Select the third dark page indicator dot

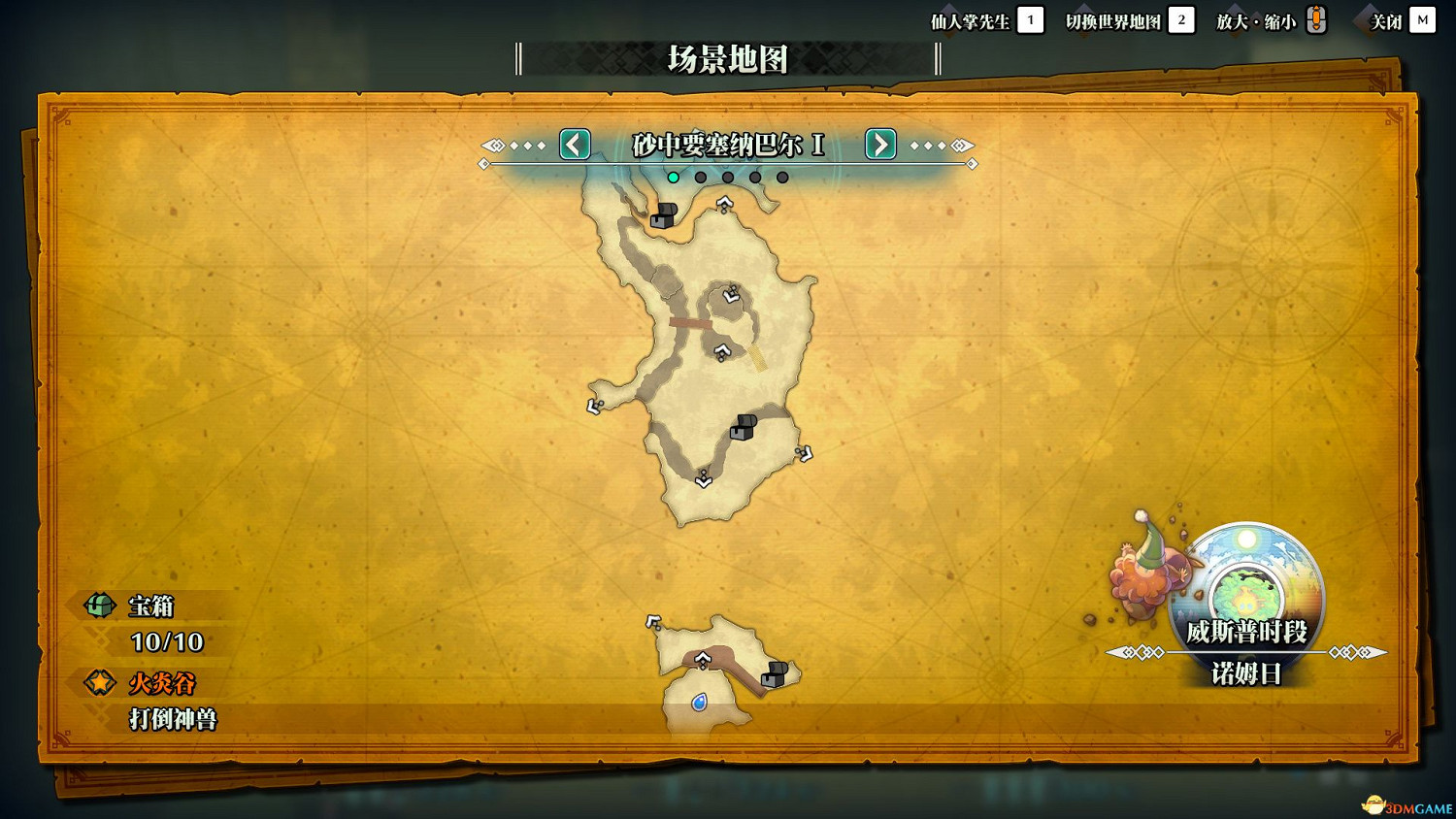(x=727, y=177)
